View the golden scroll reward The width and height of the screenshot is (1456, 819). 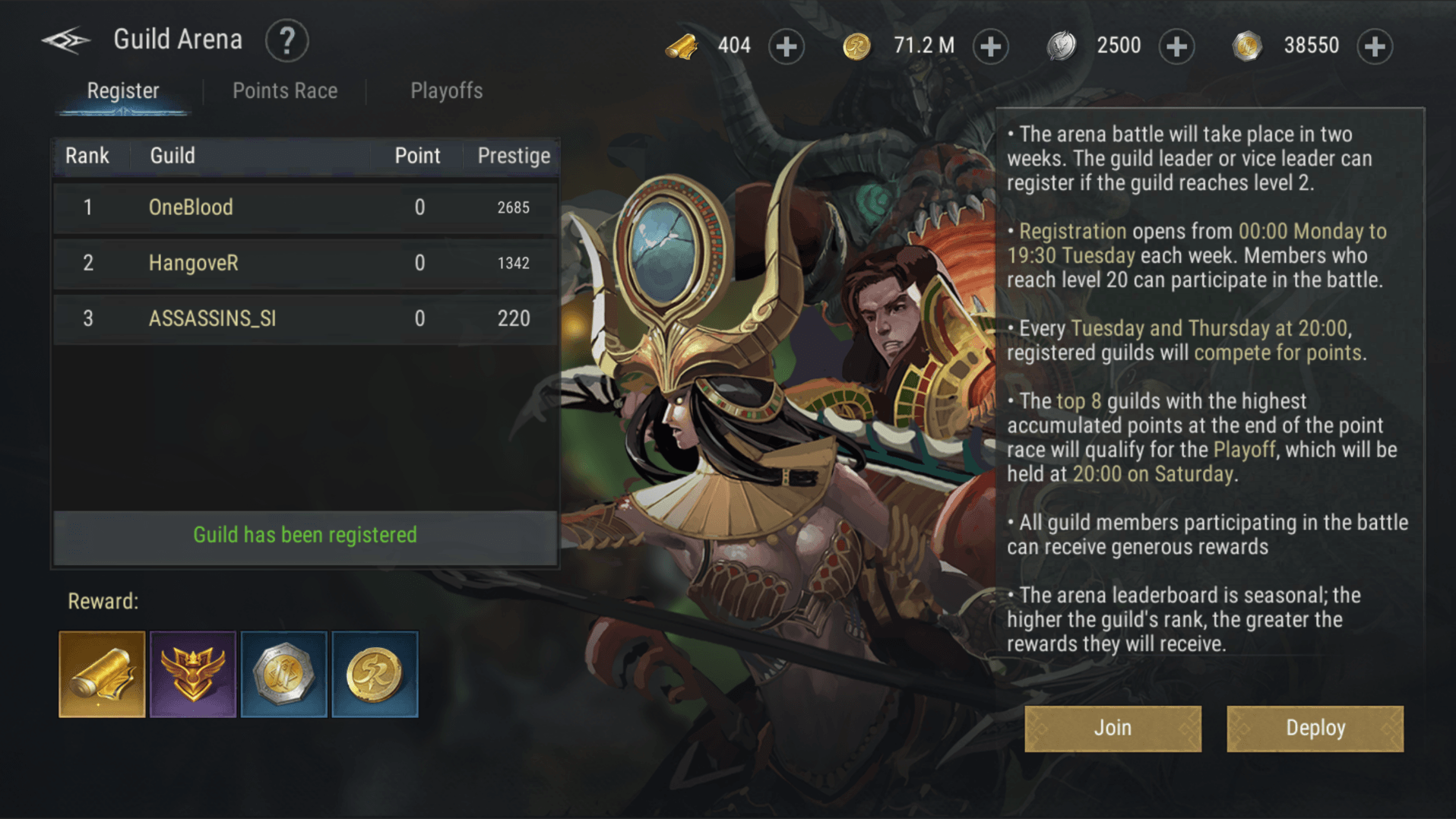[x=102, y=674]
